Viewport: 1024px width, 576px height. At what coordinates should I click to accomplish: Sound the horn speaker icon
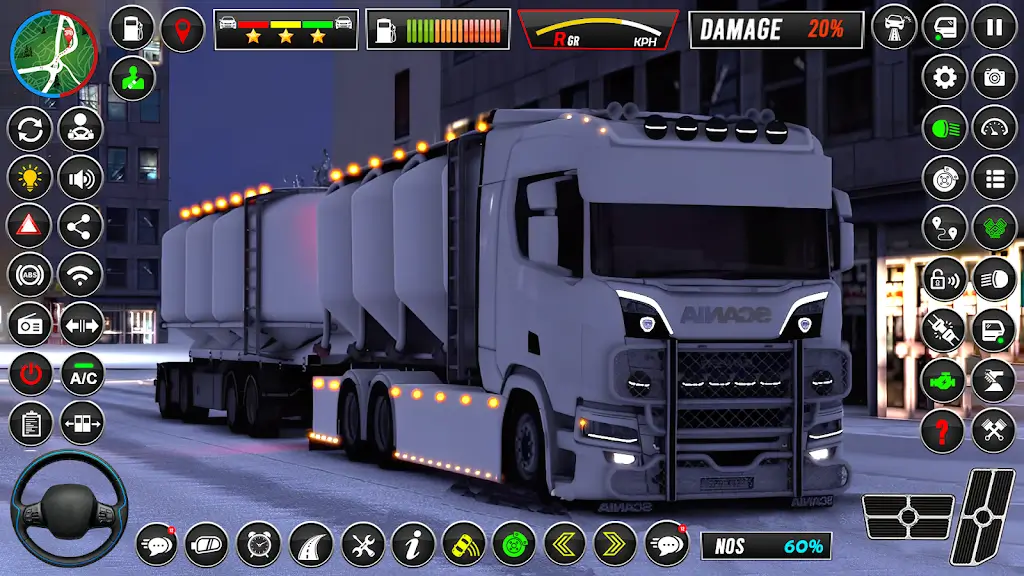(80, 178)
